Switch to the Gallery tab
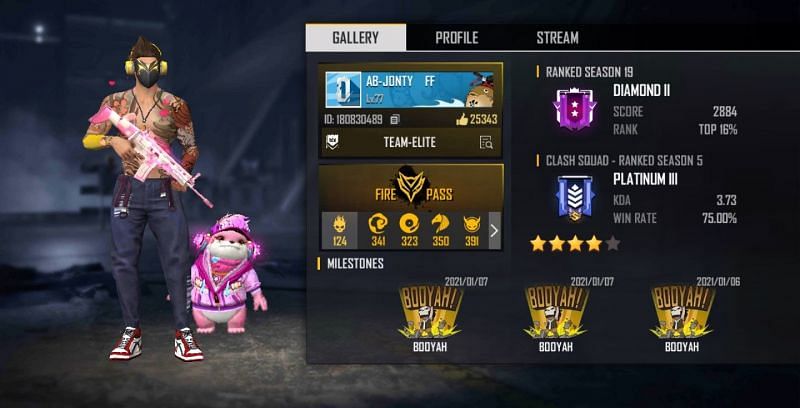Image resolution: width=800 pixels, height=408 pixels. tap(355, 38)
